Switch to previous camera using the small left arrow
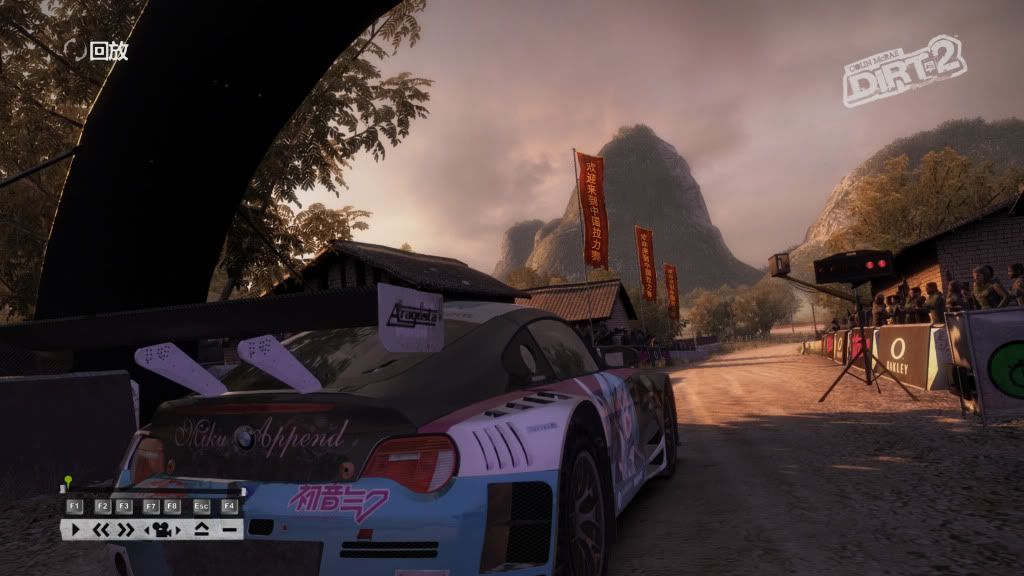Screen dimensions: 1024x576 click(x=146, y=530)
